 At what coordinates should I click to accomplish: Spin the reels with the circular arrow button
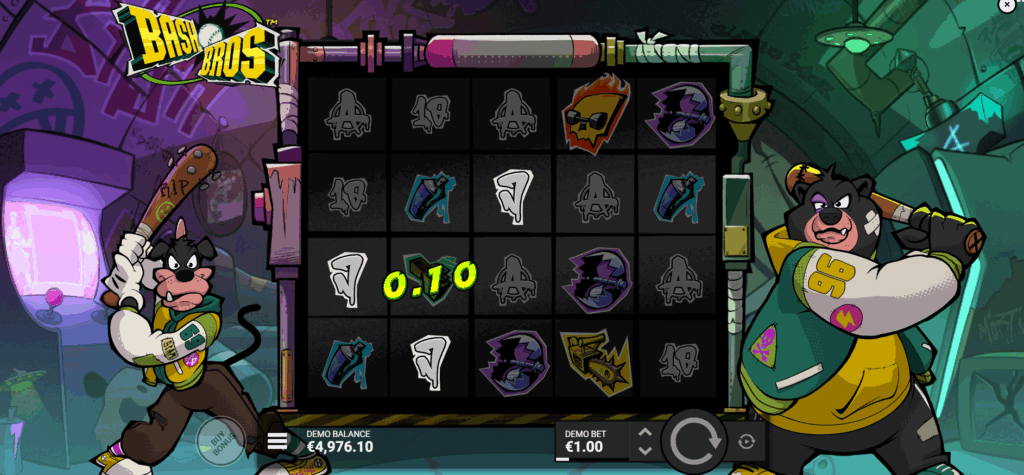pos(695,441)
